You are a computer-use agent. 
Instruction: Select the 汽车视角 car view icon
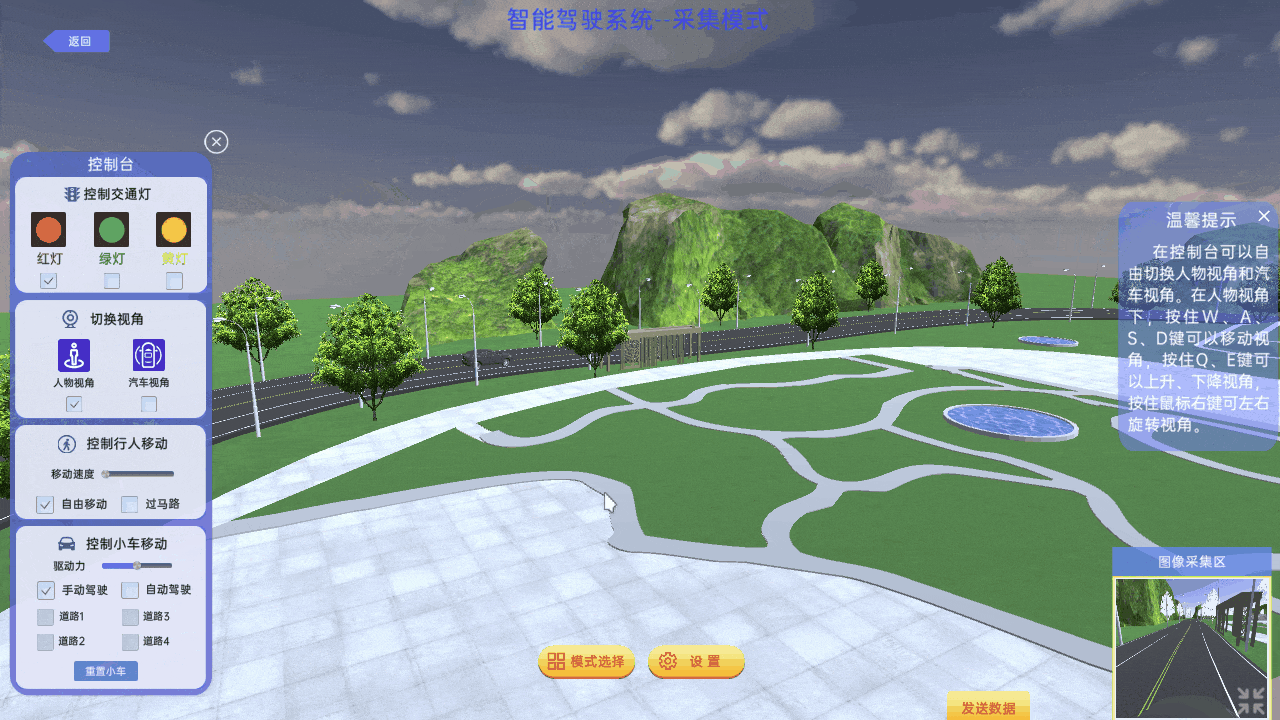[x=149, y=355]
